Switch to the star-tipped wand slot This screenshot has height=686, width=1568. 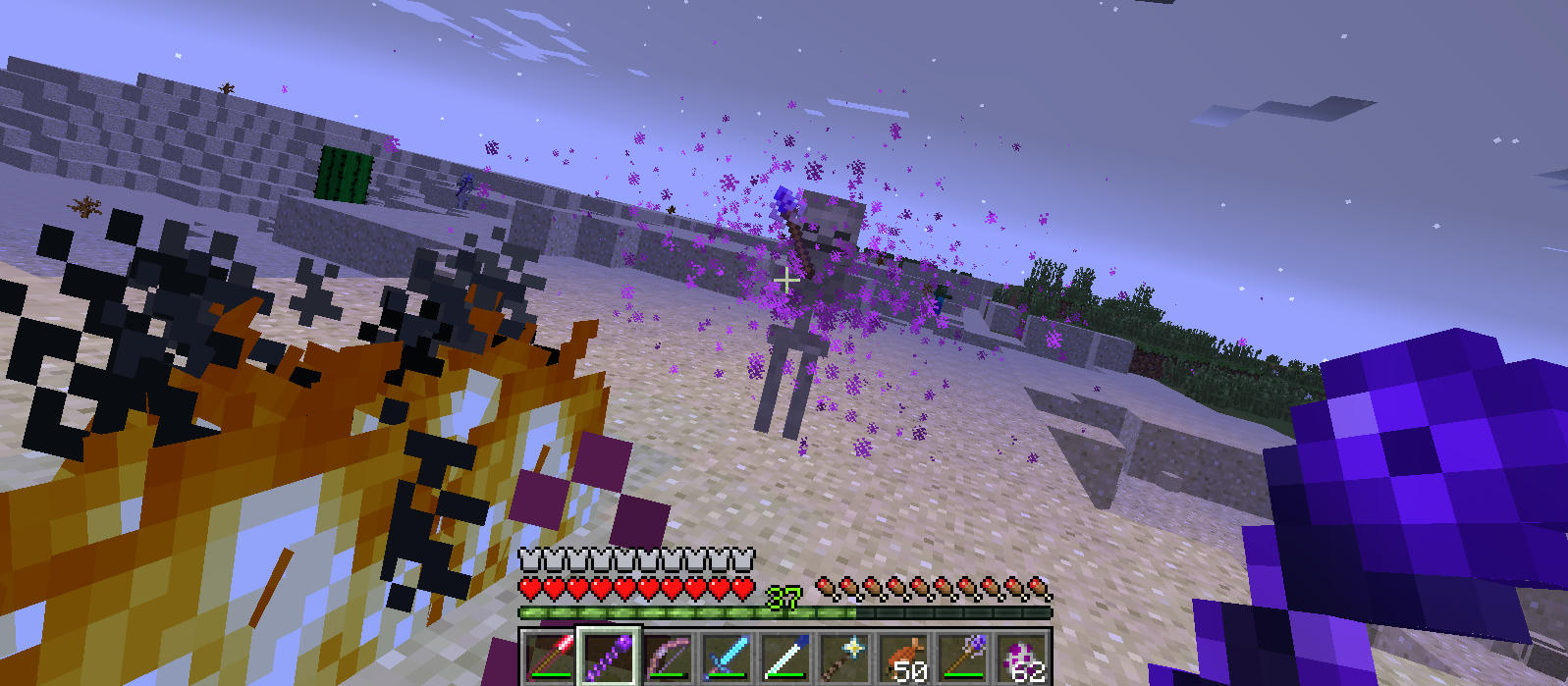pyautogui.click(x=844, y=657)
